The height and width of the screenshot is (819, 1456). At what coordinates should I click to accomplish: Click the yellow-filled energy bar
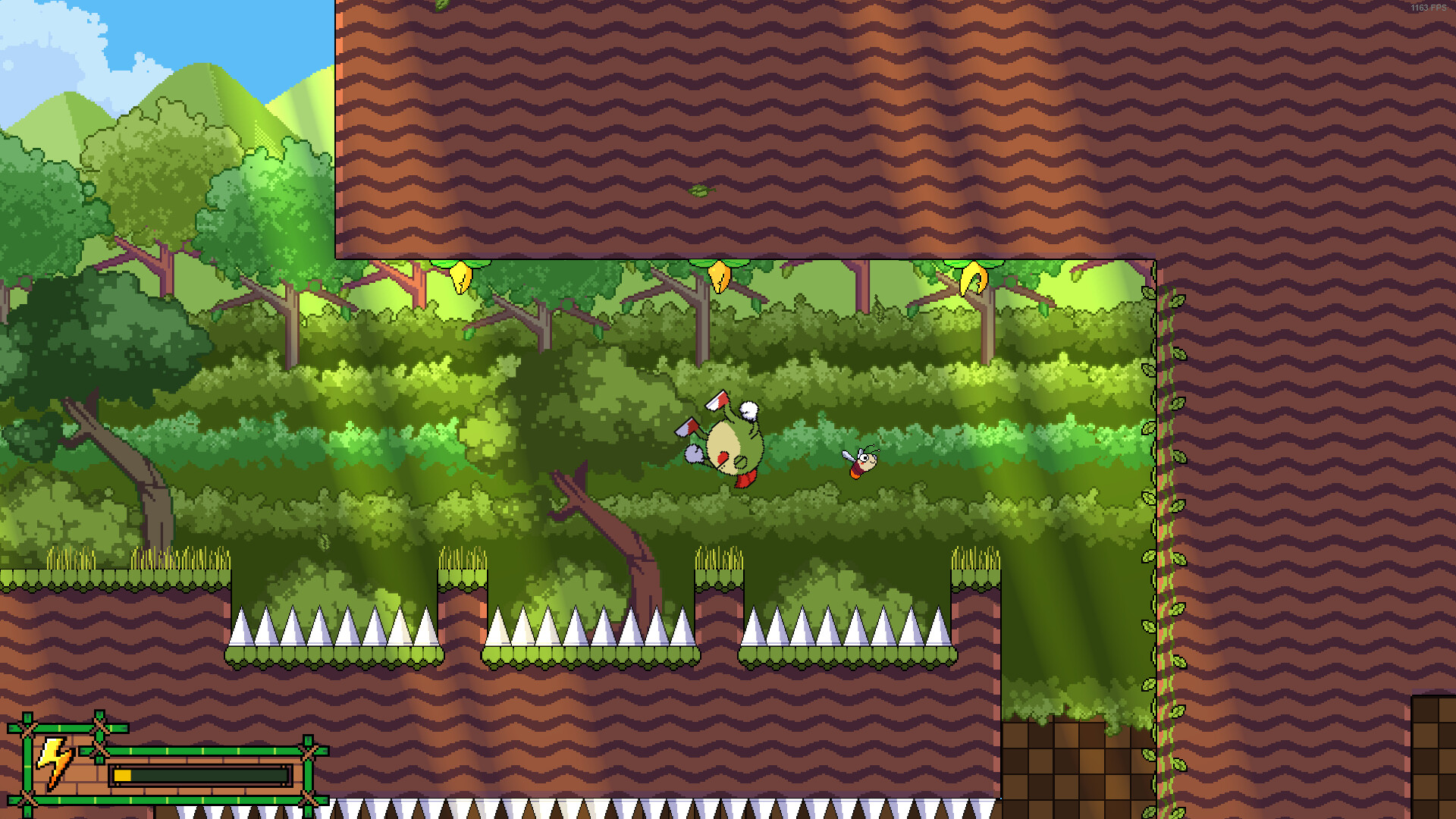[x=122, y=774]
